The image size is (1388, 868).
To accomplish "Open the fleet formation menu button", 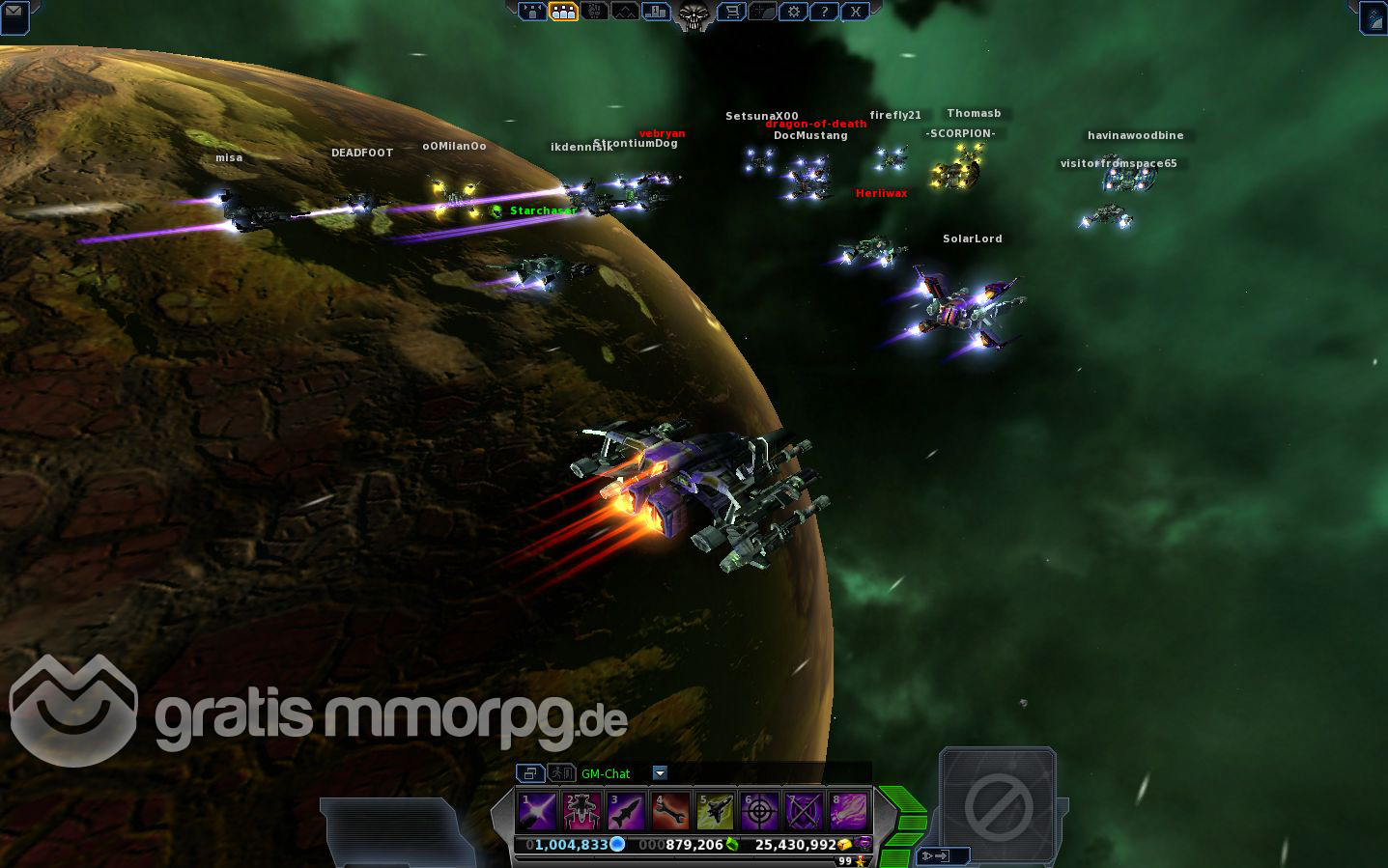I will click(532, 12).
